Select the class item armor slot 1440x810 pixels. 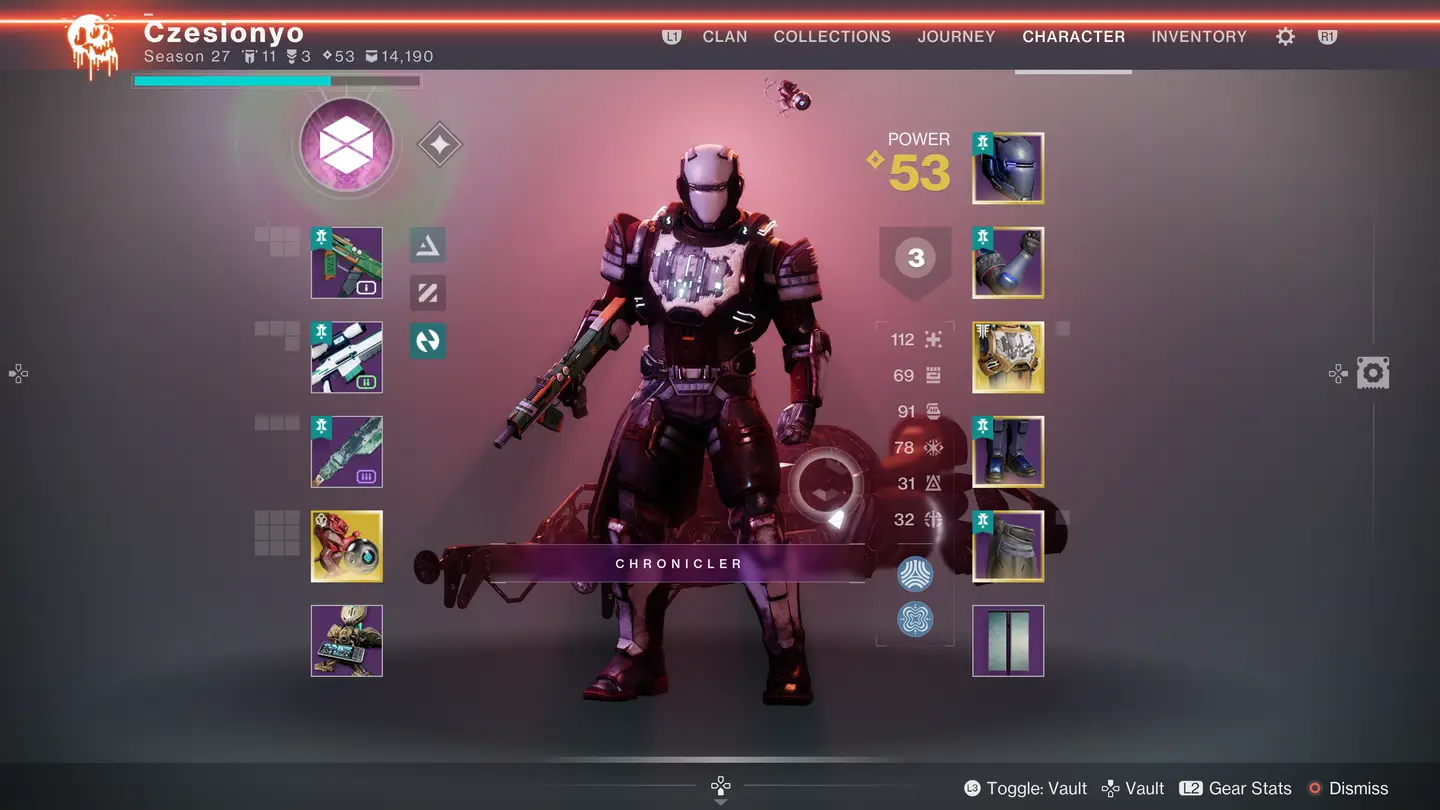pyautogui.click(x=1008, y=546)
